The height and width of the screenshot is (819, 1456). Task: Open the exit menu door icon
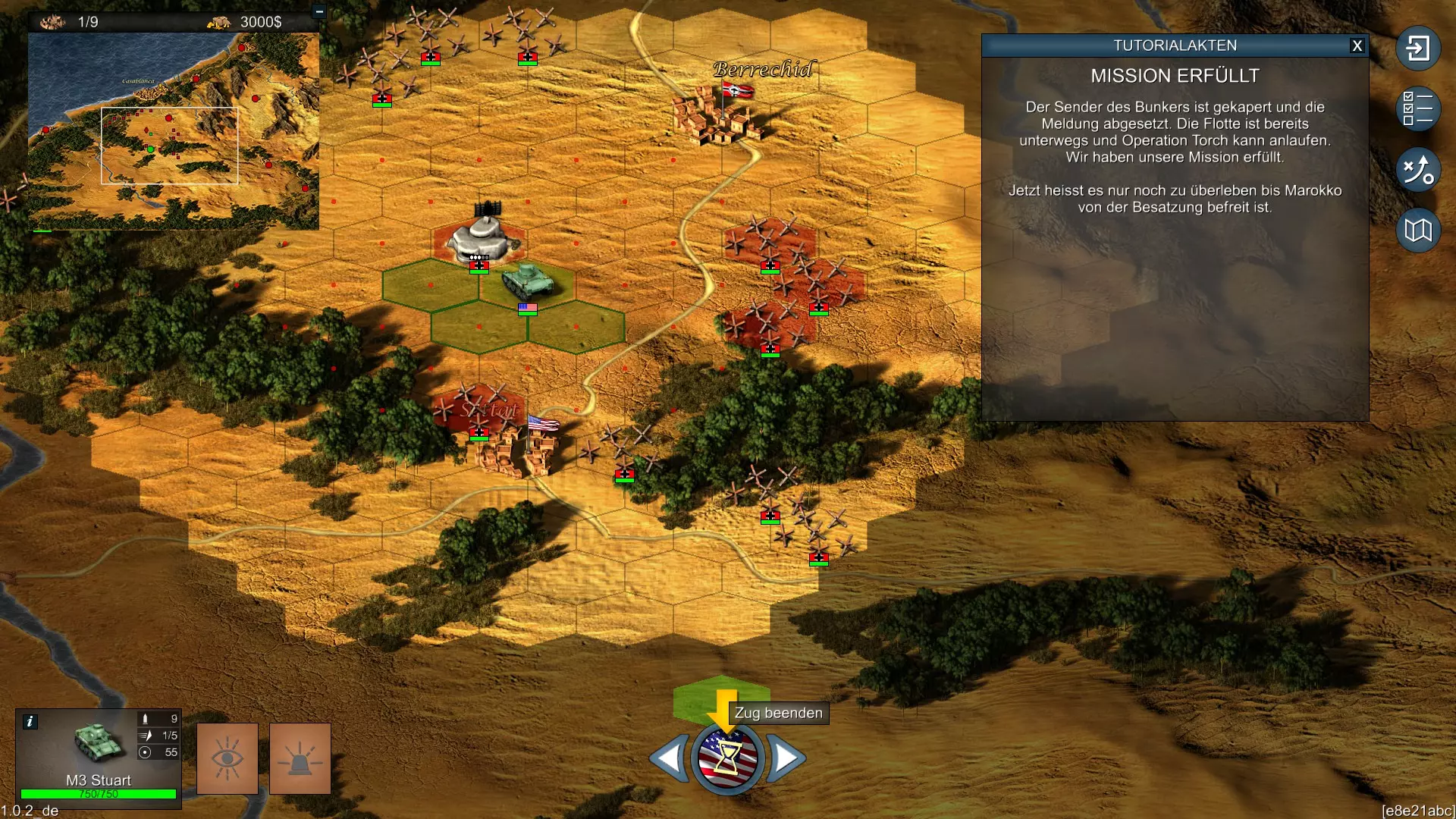(1417, 49)
